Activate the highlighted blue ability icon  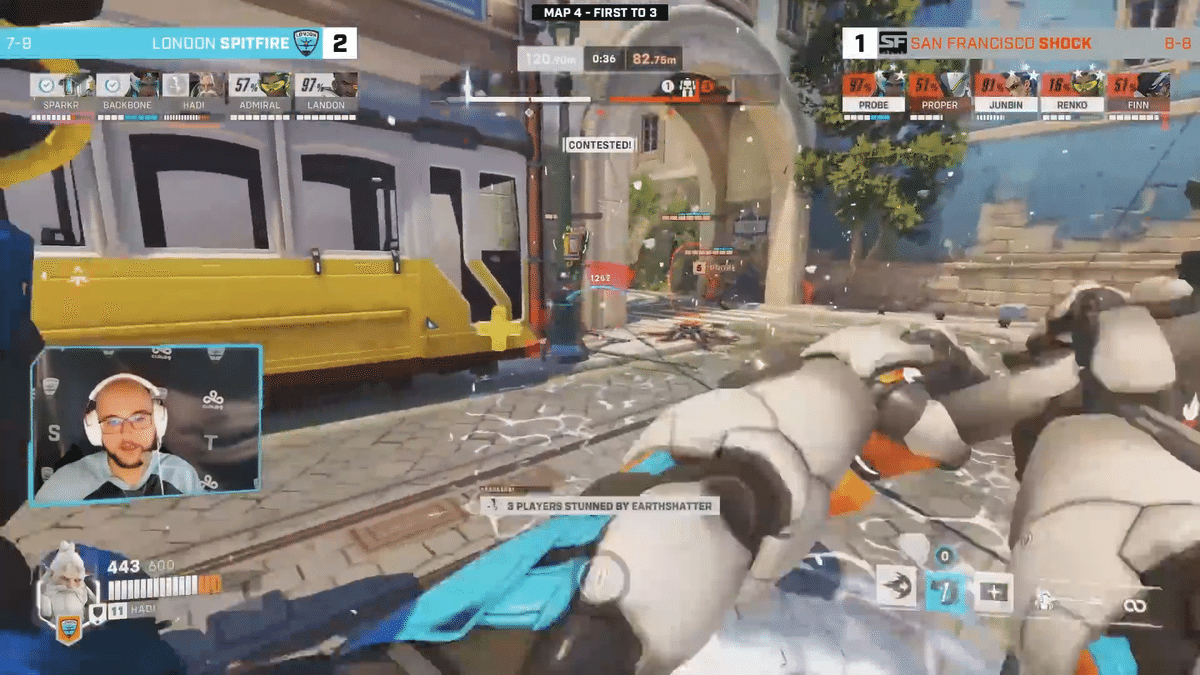click(945, 592)
